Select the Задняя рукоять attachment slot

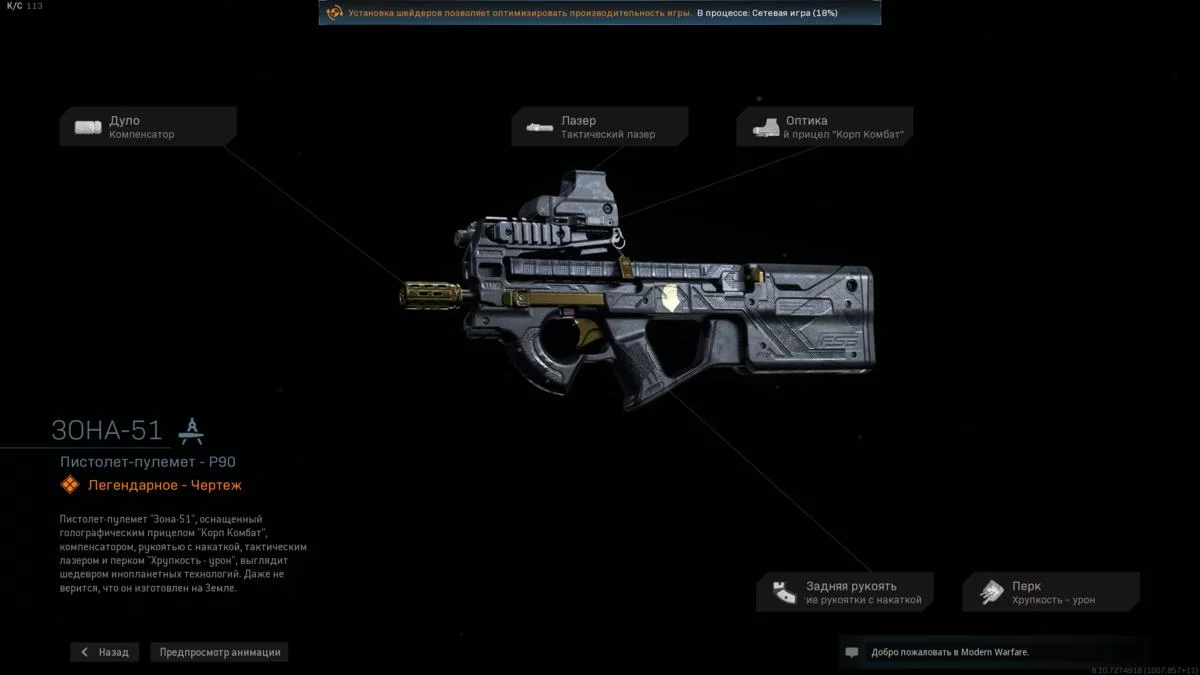(x=845, y=592)
